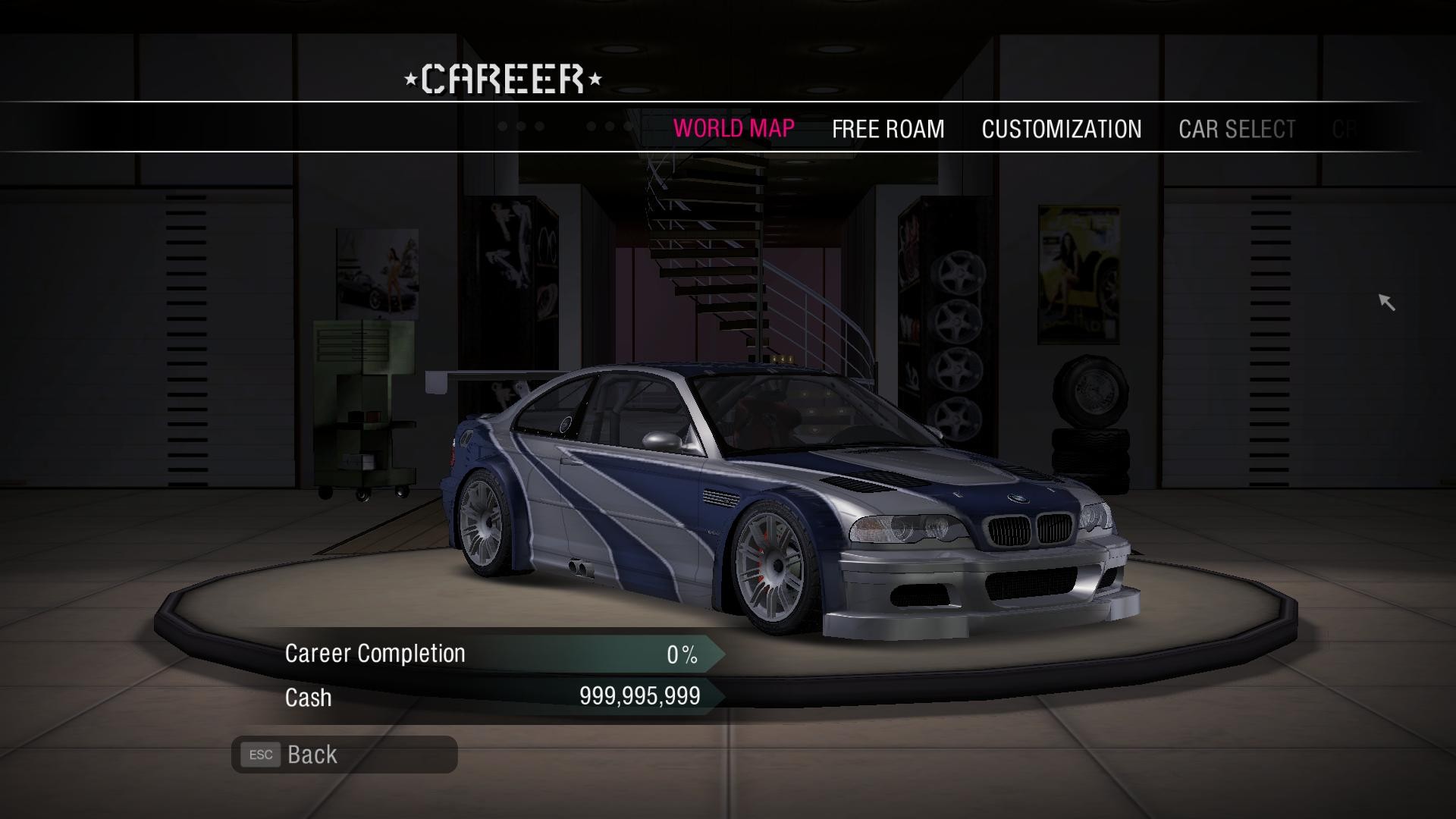Select Free Roam from the career menu
The image size is (1456, 819).
[888, 129]
